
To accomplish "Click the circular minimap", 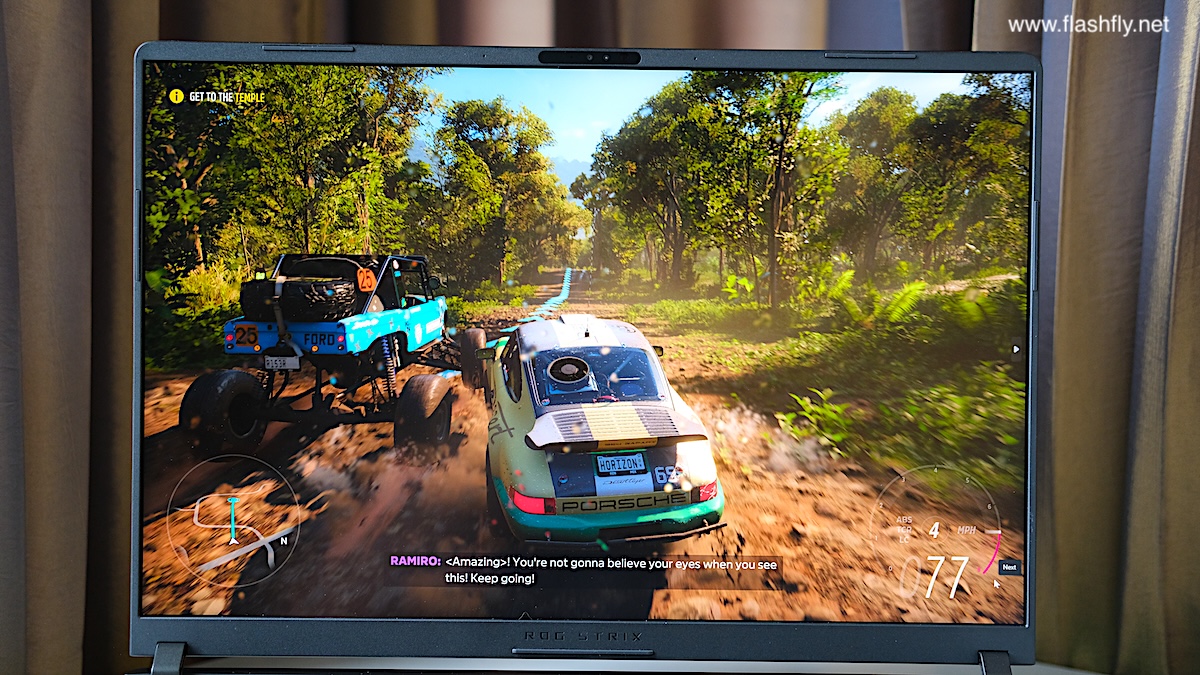I will coord(232,520).
